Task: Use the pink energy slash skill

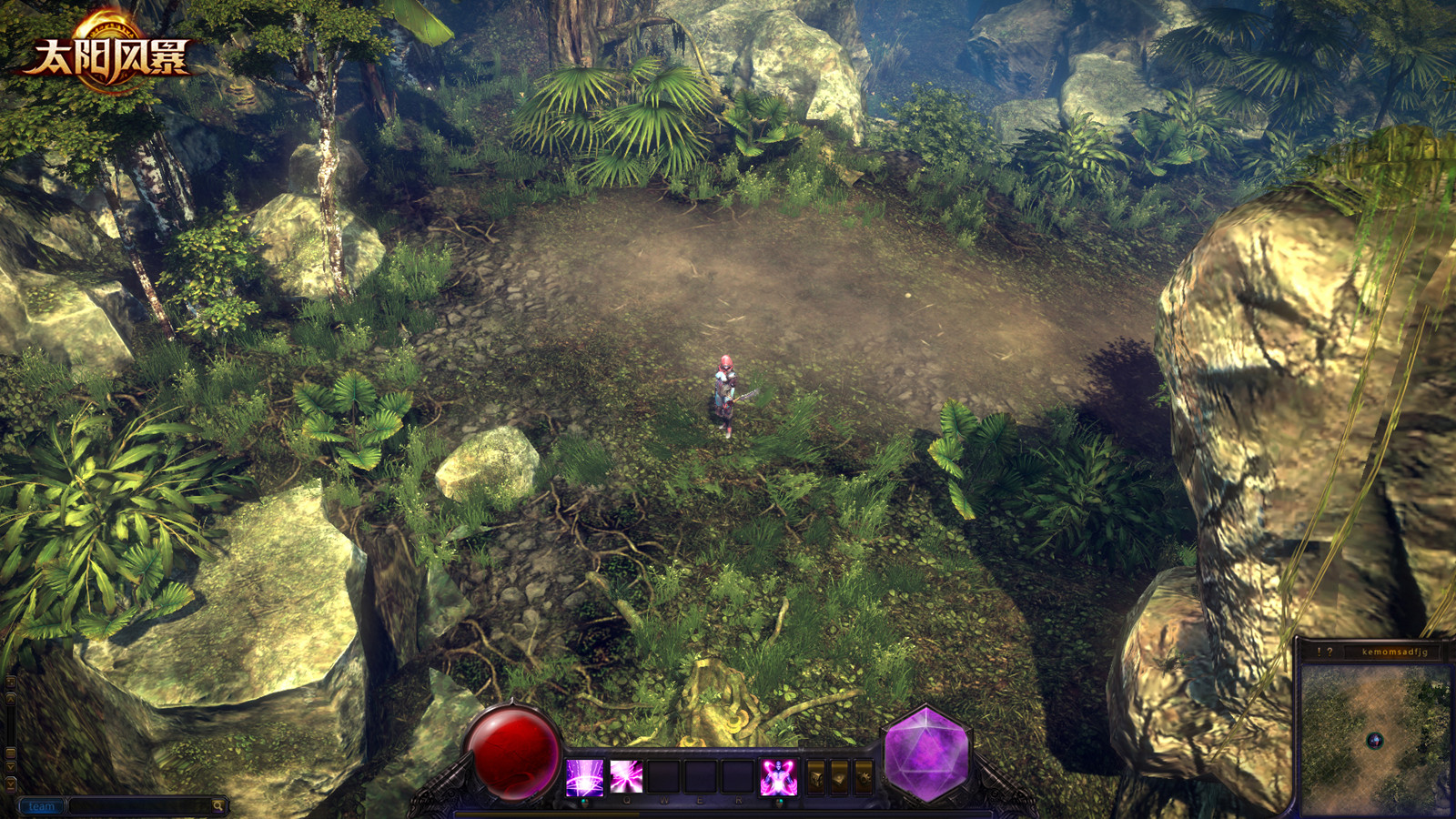Action: click(626, 777)
